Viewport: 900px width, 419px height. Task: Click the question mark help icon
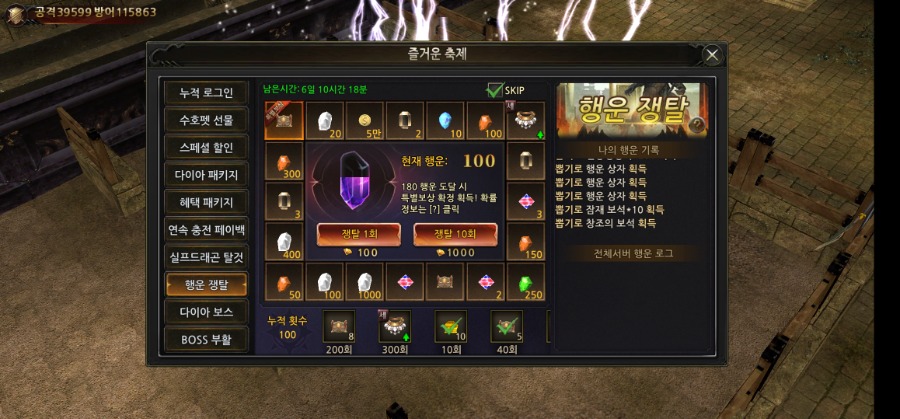pyautogui.click(x=697, y=125)
